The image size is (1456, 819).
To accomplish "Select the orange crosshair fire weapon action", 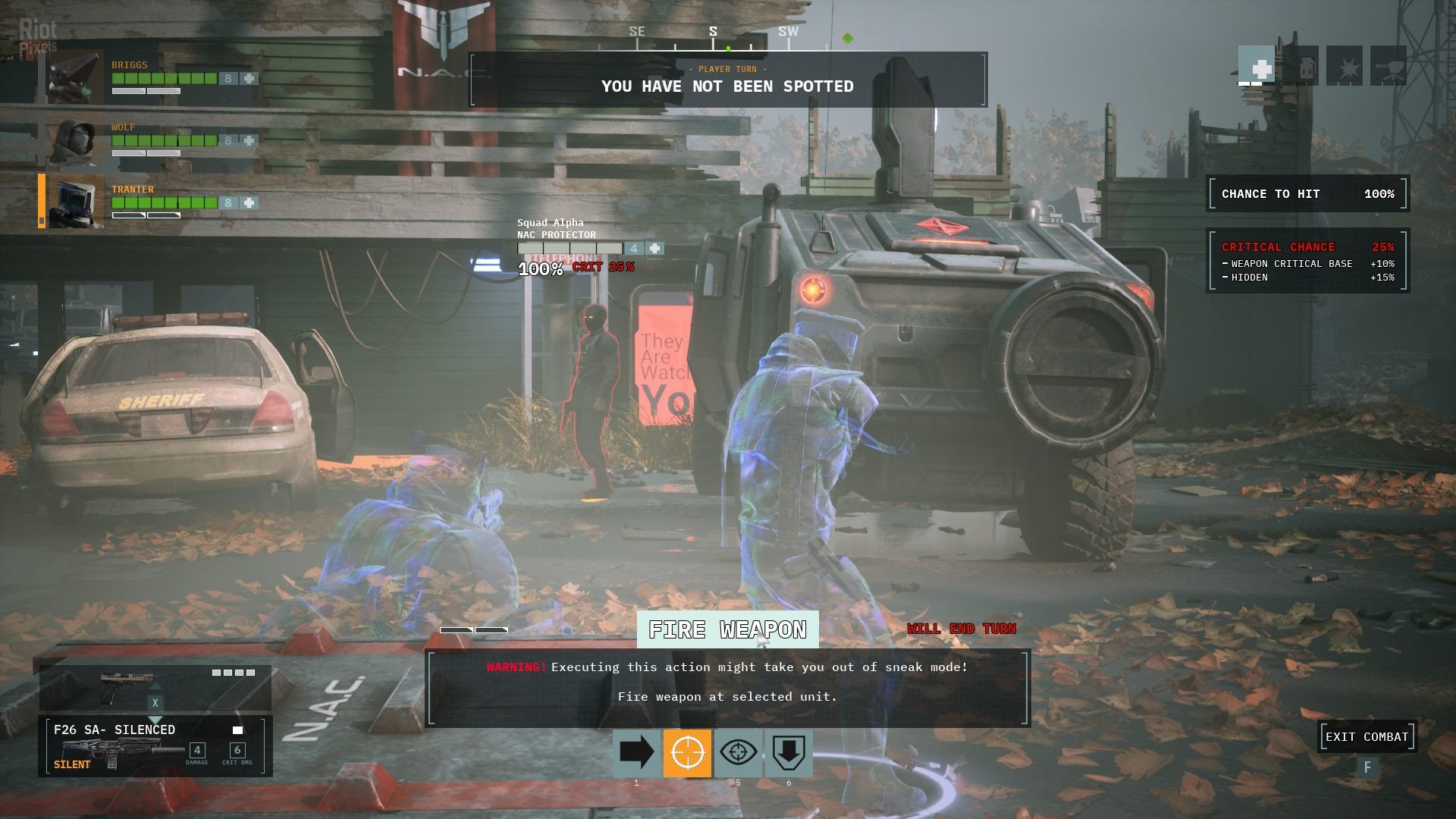I will pyautogui.click(x=687, y=753).
